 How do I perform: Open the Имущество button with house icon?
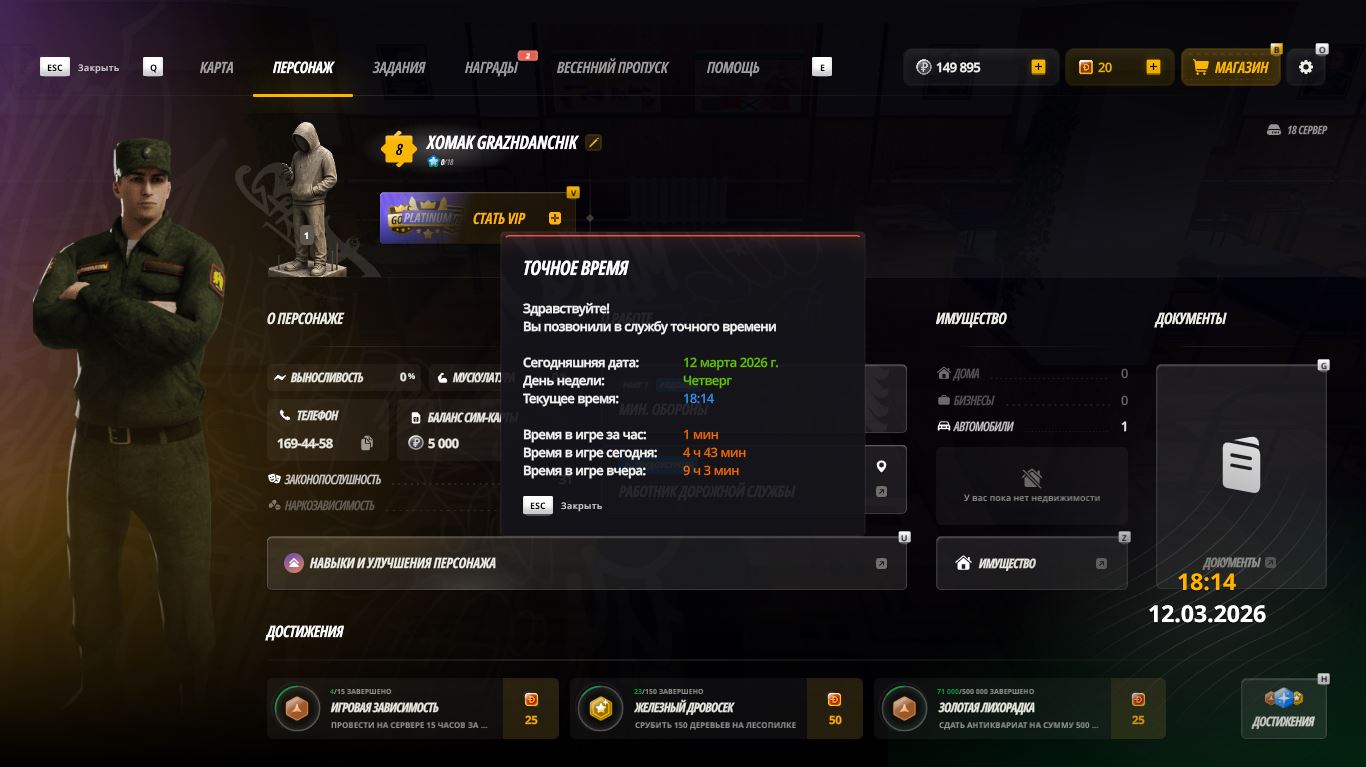[x=1031, y=563]
